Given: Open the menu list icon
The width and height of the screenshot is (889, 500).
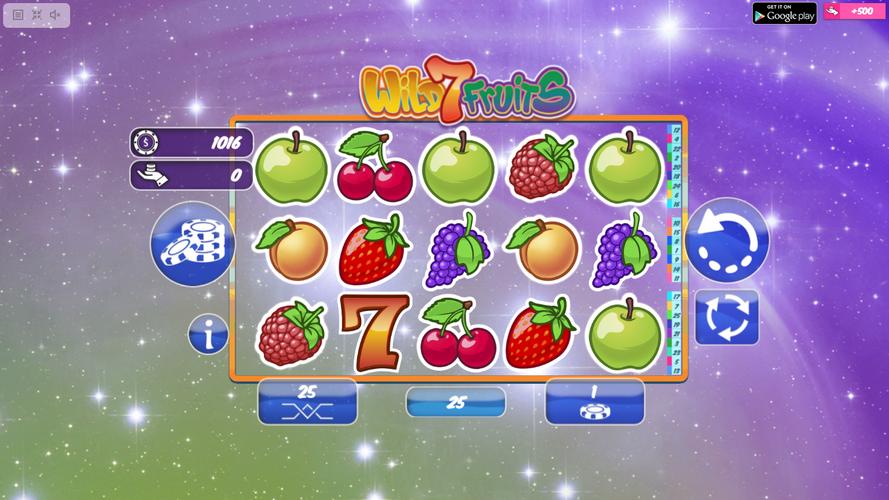Looking at the screenshot, I should pyautogui.click(x=18, y=15).
